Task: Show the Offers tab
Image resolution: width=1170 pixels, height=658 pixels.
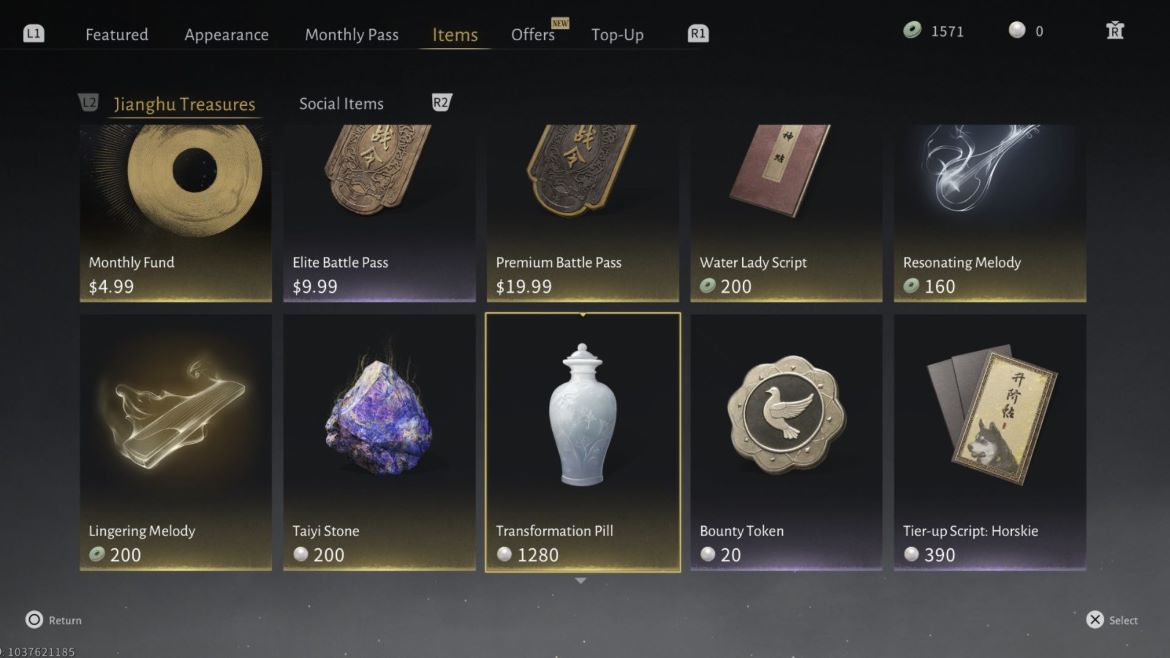Action: tap(533, 34)
